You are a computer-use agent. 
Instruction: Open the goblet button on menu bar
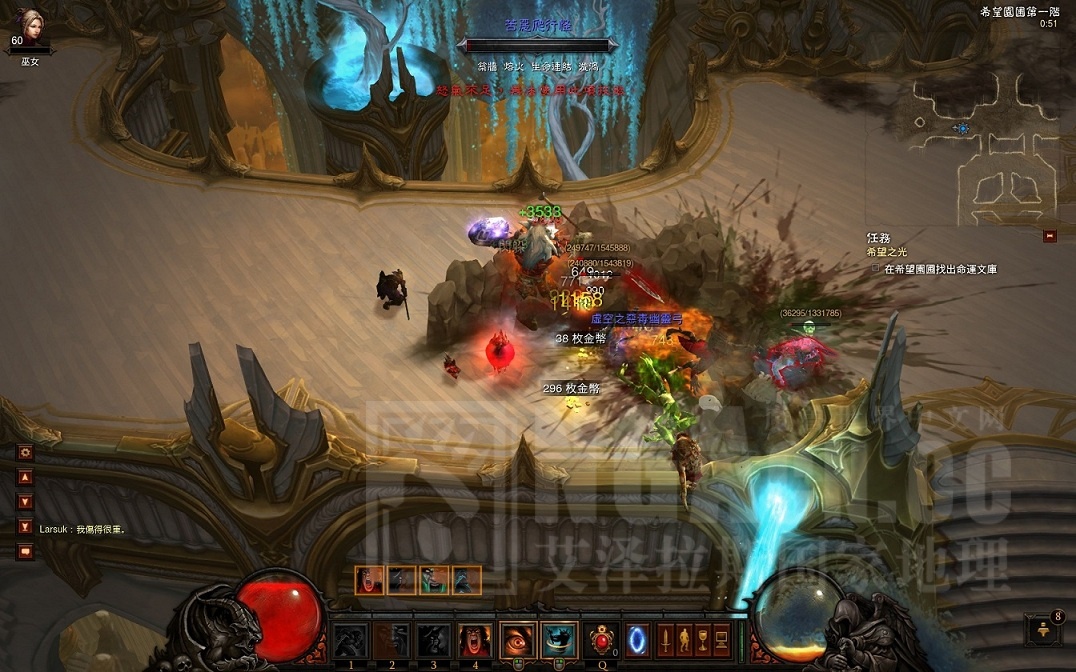point(703,638)
